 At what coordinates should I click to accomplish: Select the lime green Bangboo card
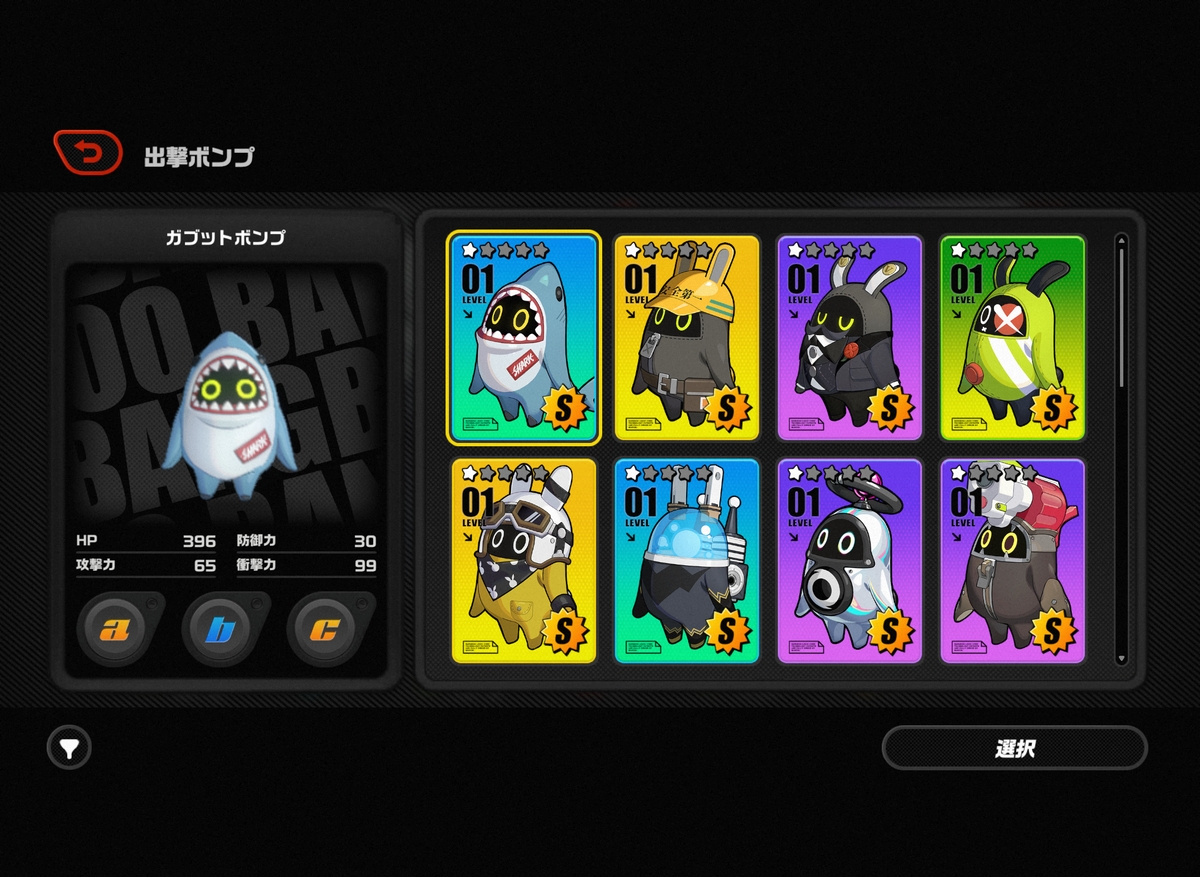(1013, 338)
